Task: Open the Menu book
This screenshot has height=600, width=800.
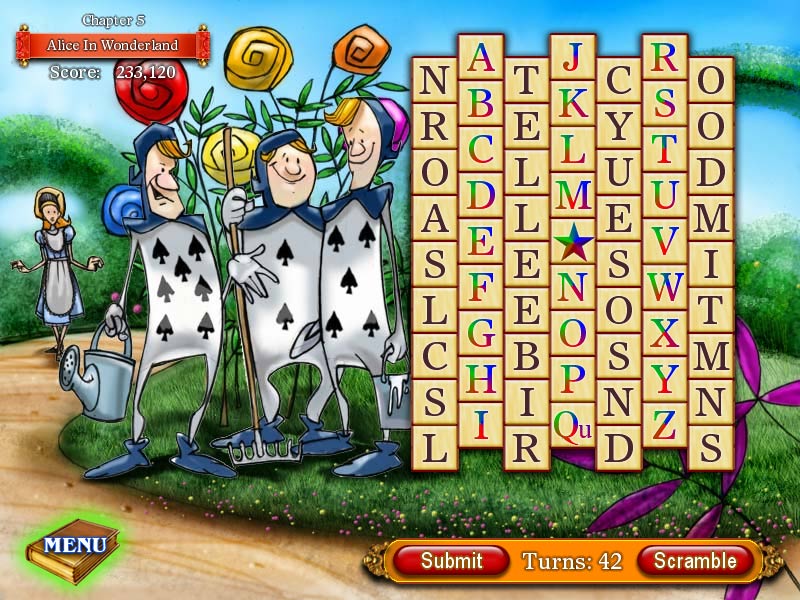Action: (x=75, y=546)
